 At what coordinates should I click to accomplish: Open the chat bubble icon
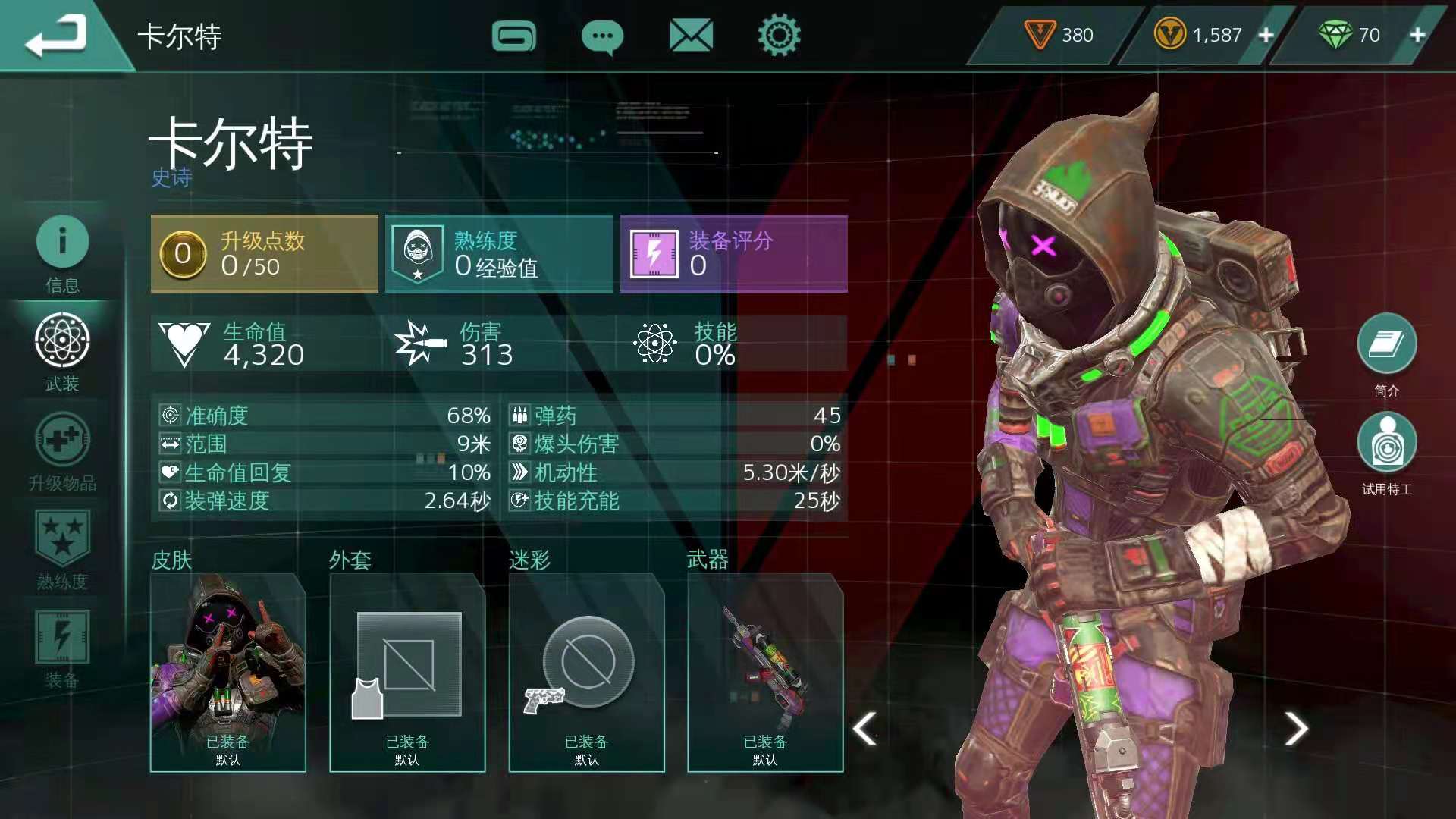pos(602,36)
